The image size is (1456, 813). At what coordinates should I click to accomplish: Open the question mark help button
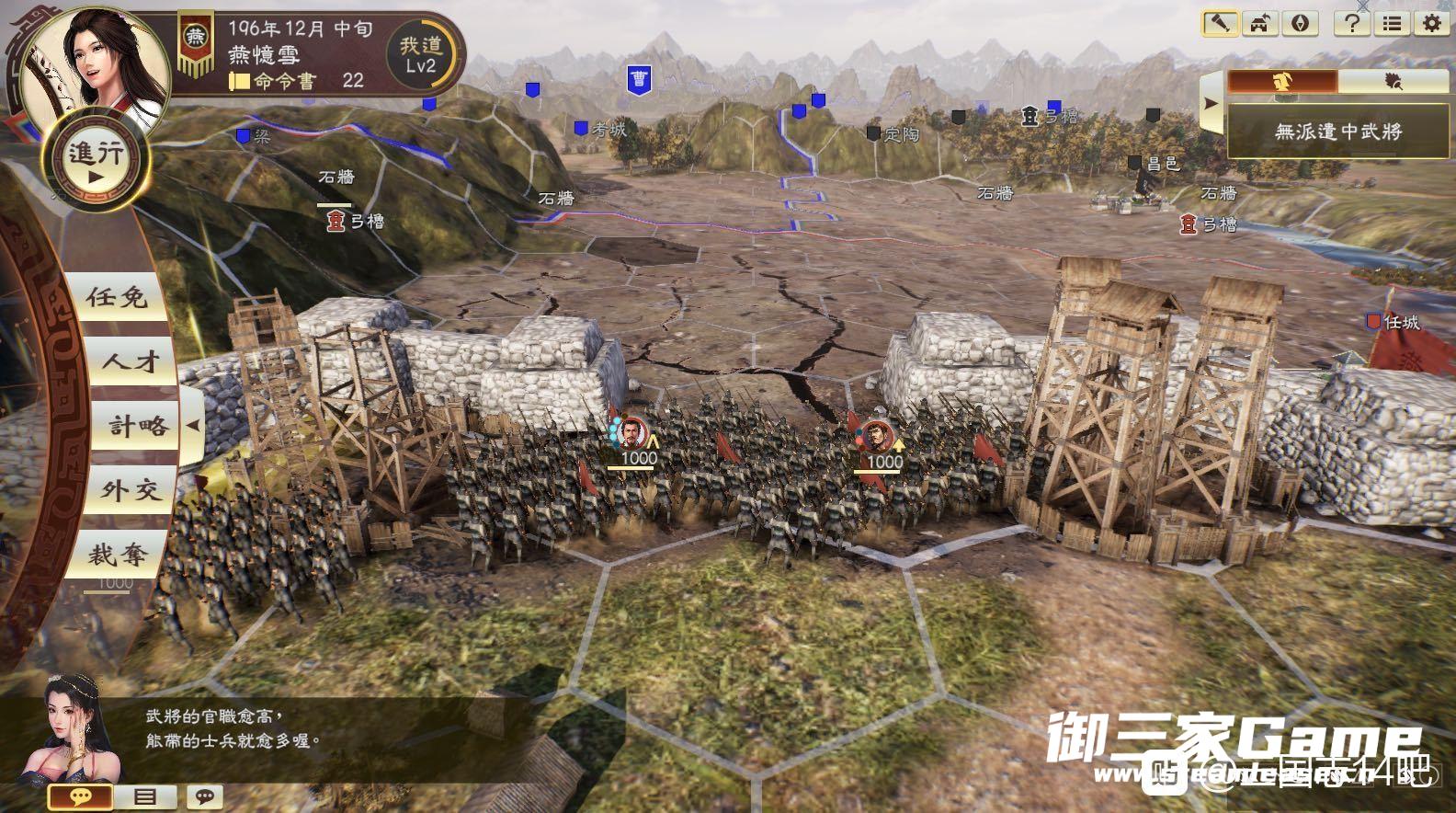pyautogui.click(x=1352, y=23)
